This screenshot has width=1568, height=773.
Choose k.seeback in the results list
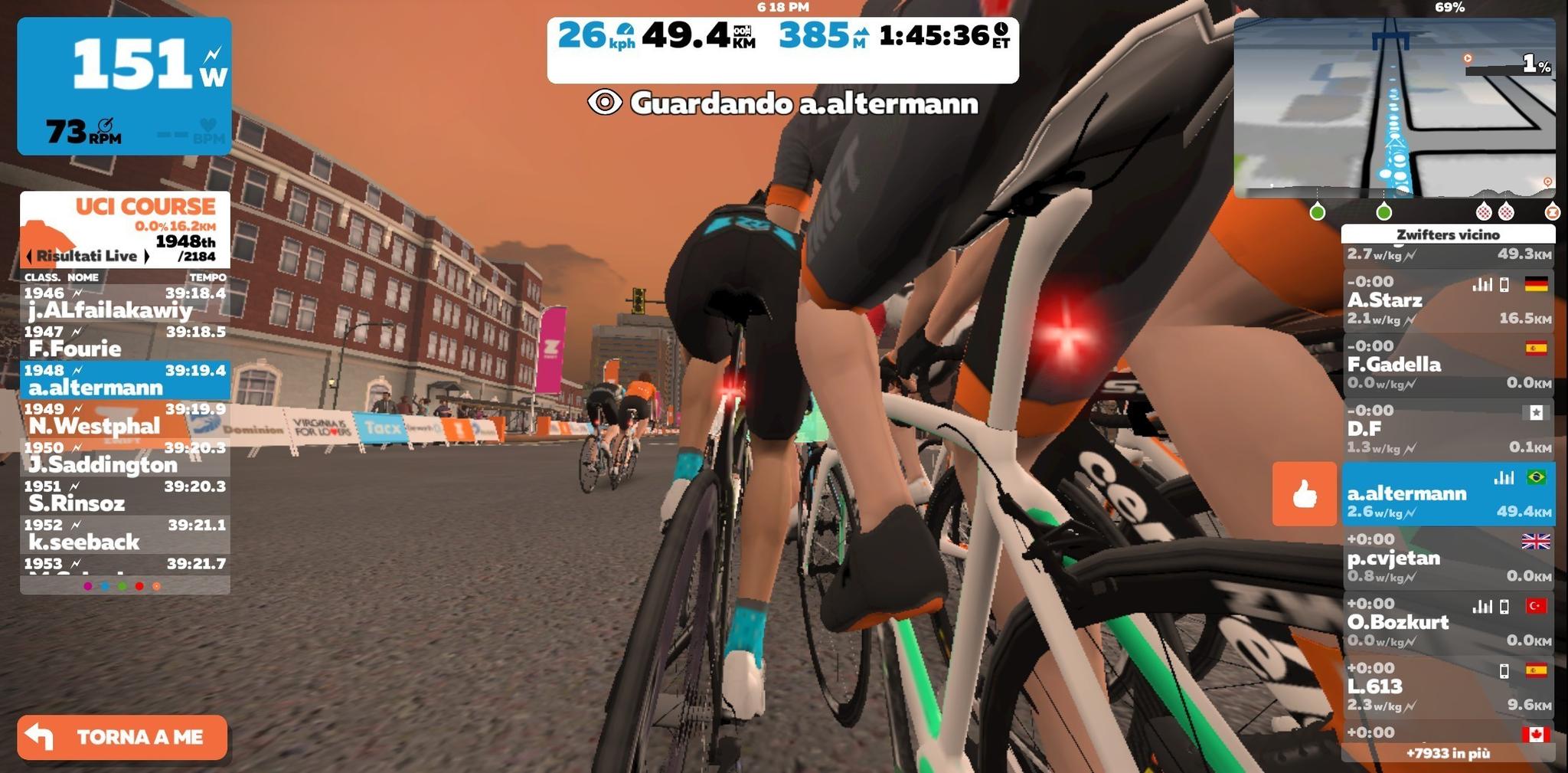pos(125,535)
